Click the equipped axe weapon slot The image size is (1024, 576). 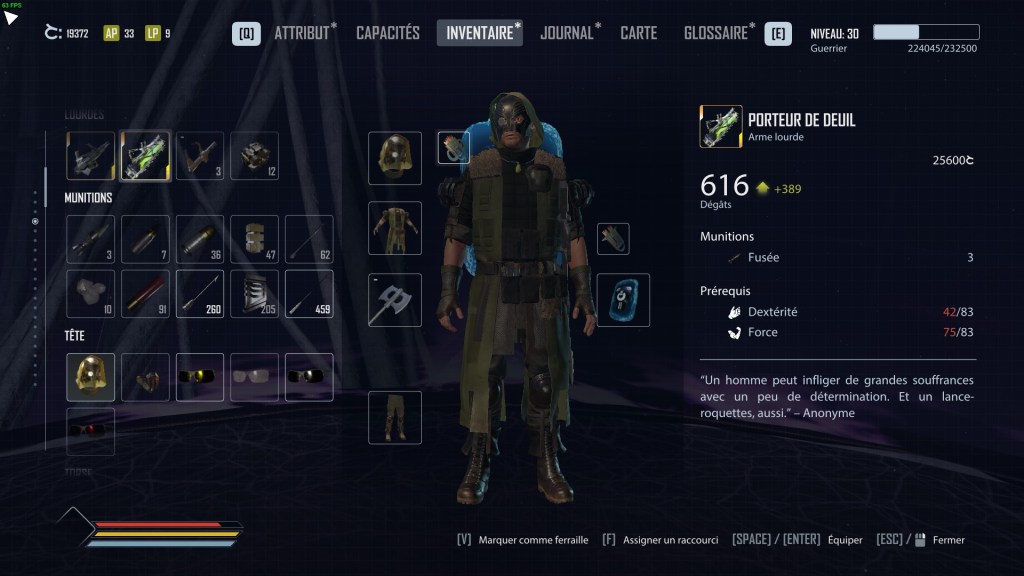pos(395,300)
